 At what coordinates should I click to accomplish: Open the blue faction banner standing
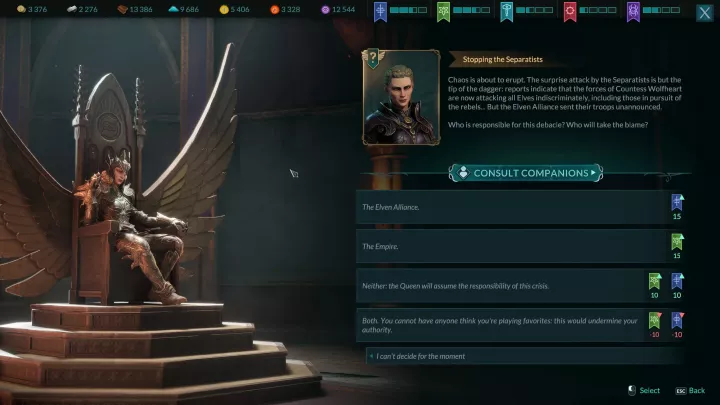click(x=381, y=11)
